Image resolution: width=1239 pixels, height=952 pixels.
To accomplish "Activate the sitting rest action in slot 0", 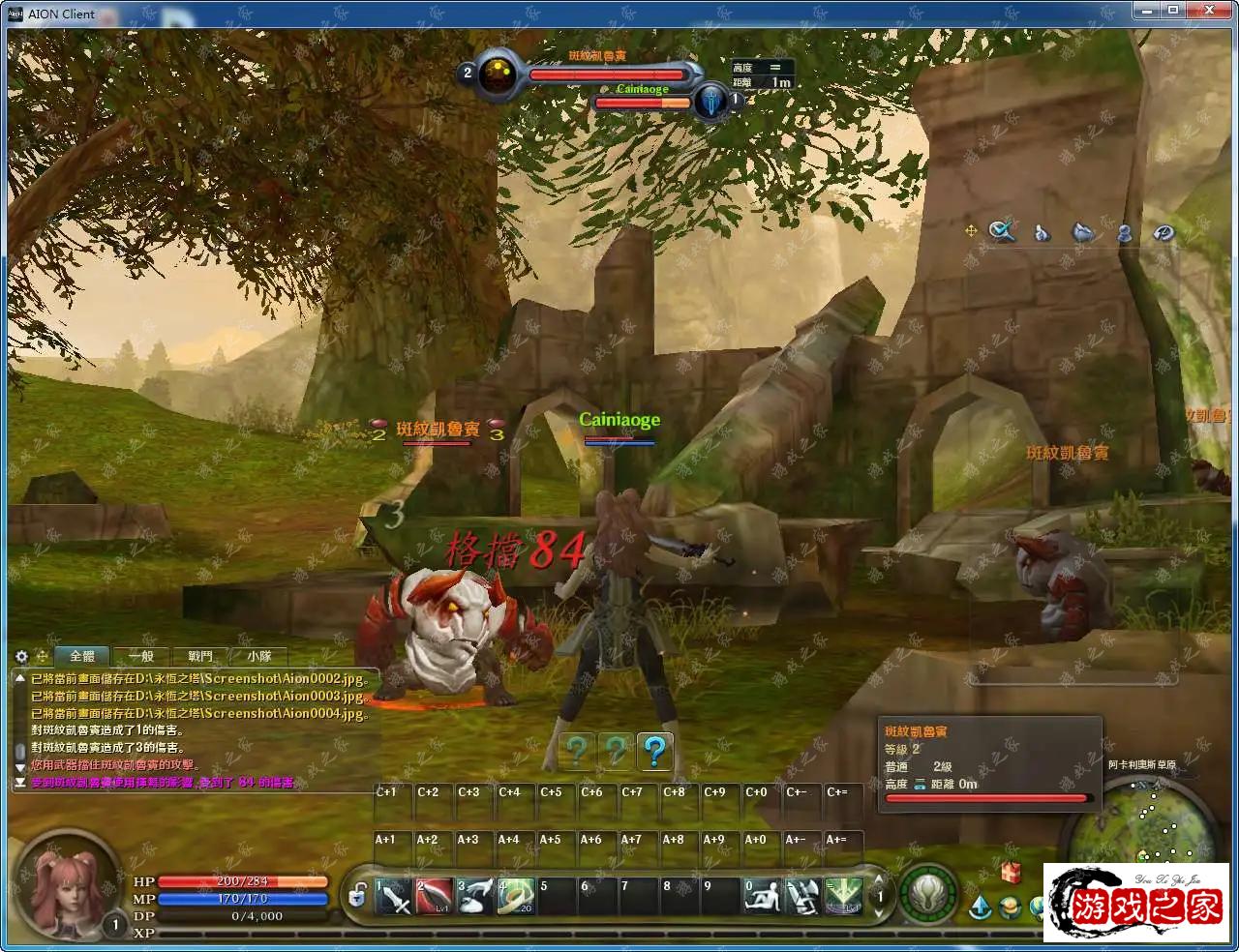I will (762, 897).
